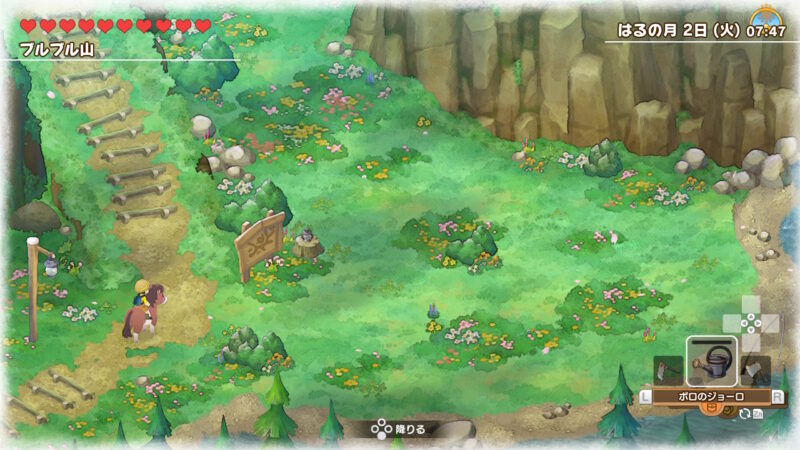This screenshot has width=800, height=450.
Task: Choose the hoe in the tool bar
Action: [668, 370]
